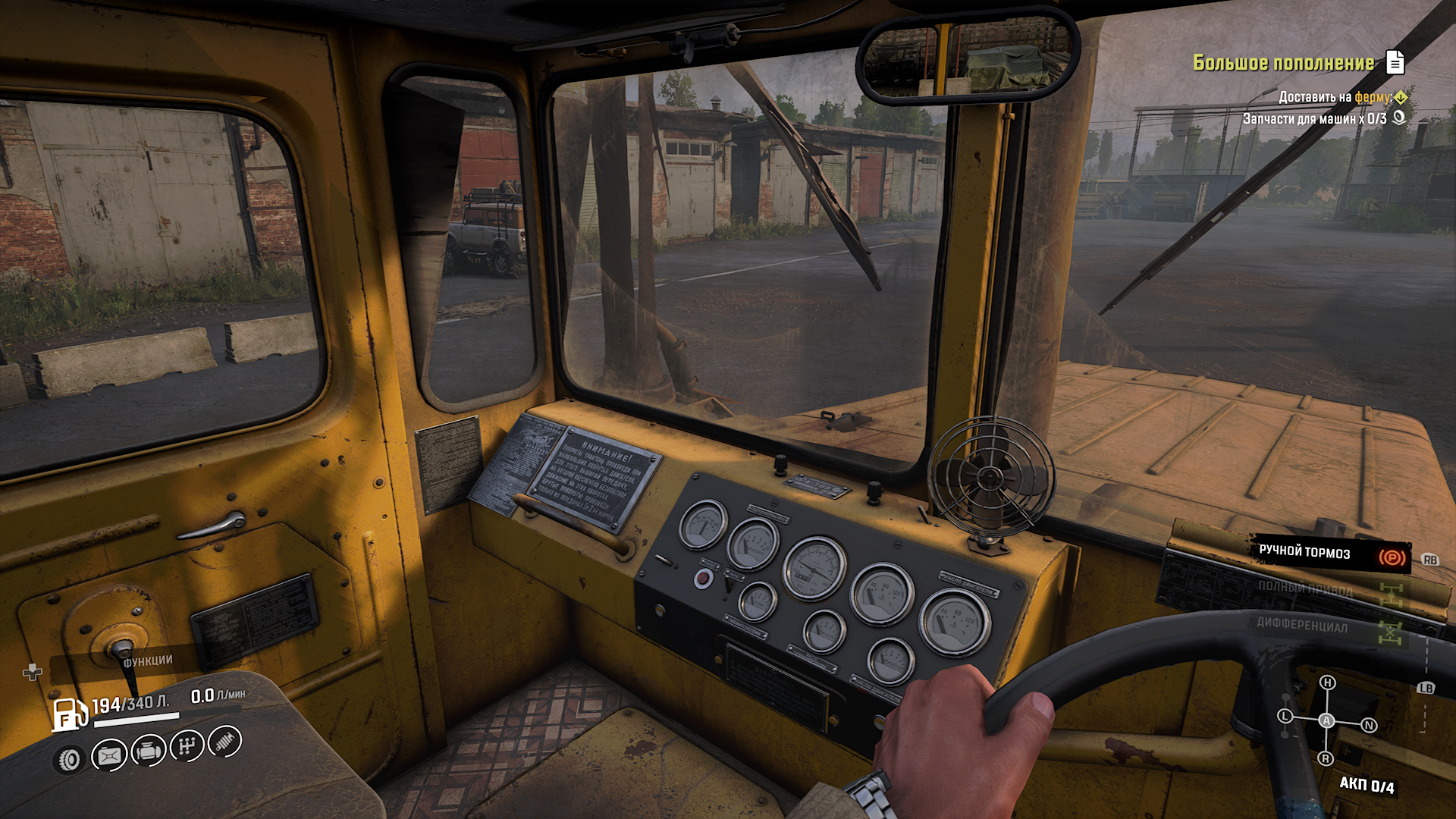The height and width of the screenshot is (819, 1456).
Task: Select the N neutral gear
Action: [x=1369, y=725]
